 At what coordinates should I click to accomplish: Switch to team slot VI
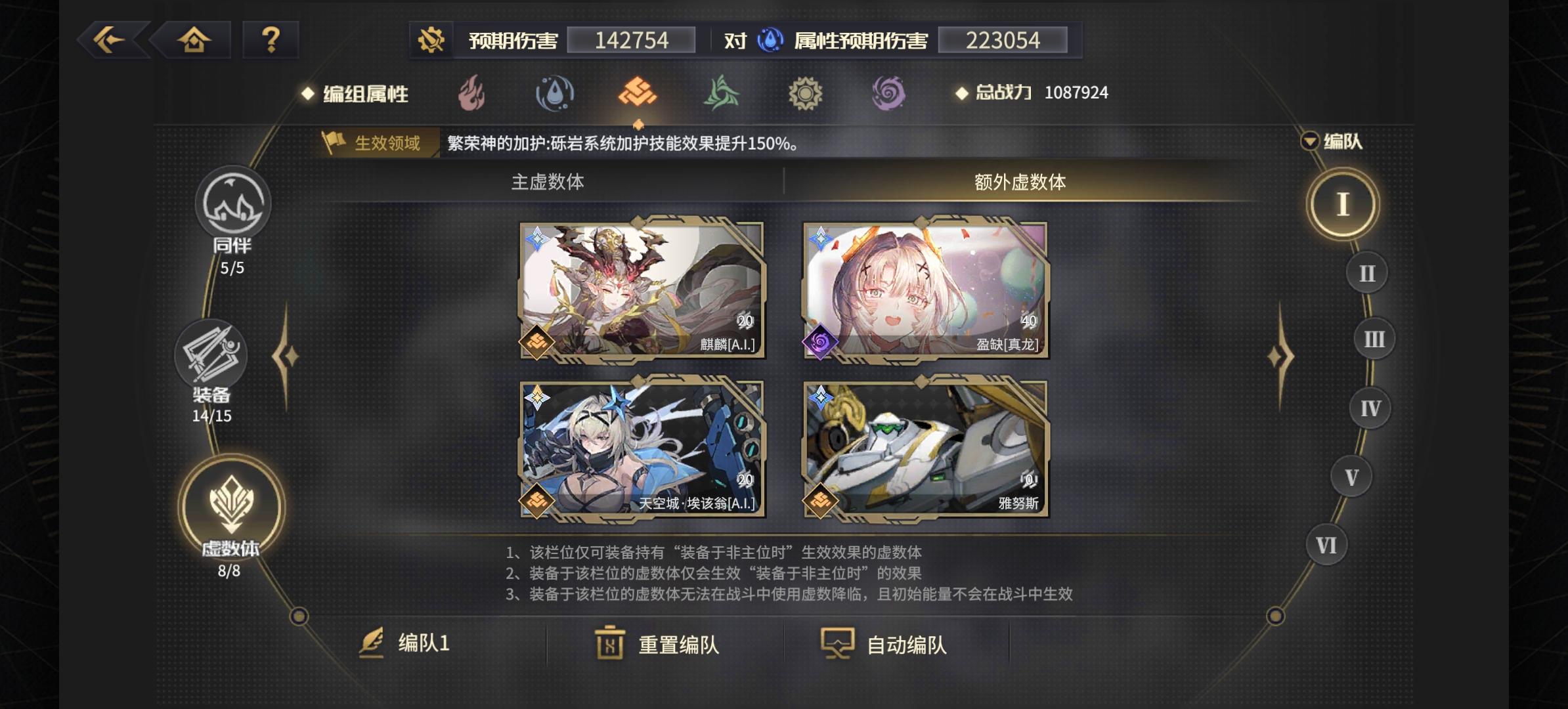1326,544
